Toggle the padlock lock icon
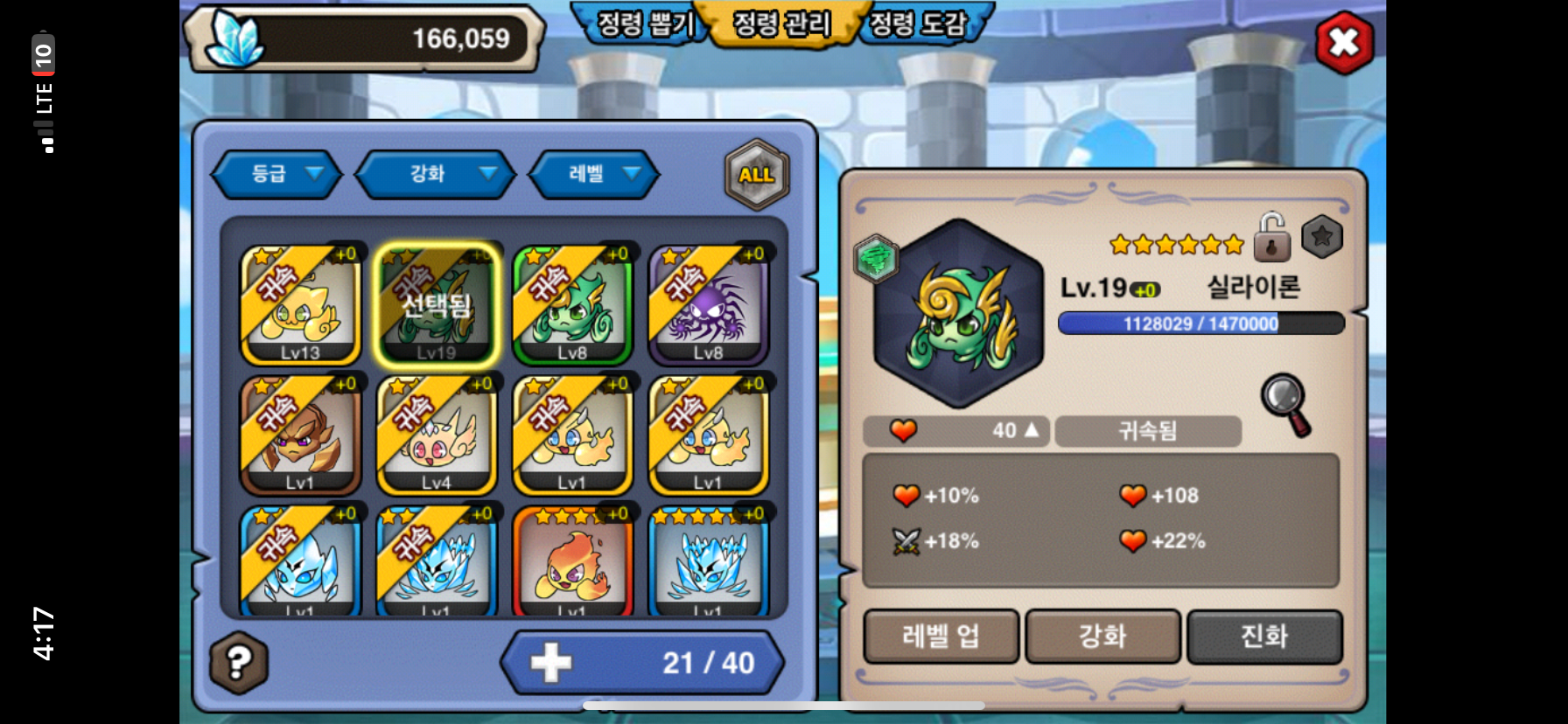Viewport: 1568px width, 724px height. pos(1271,238)
